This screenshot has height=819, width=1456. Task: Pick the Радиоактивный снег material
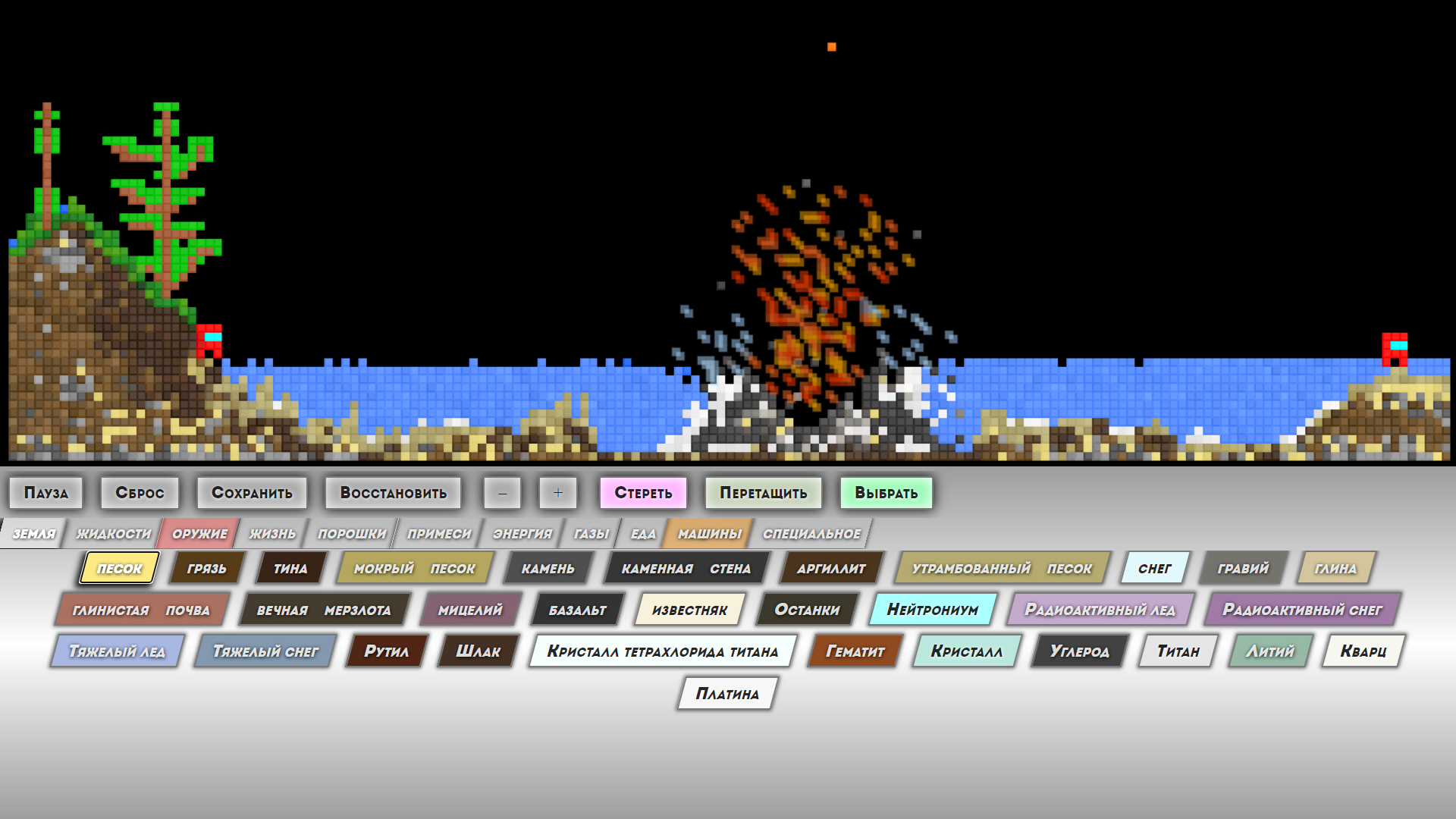tap(1301, 609)
